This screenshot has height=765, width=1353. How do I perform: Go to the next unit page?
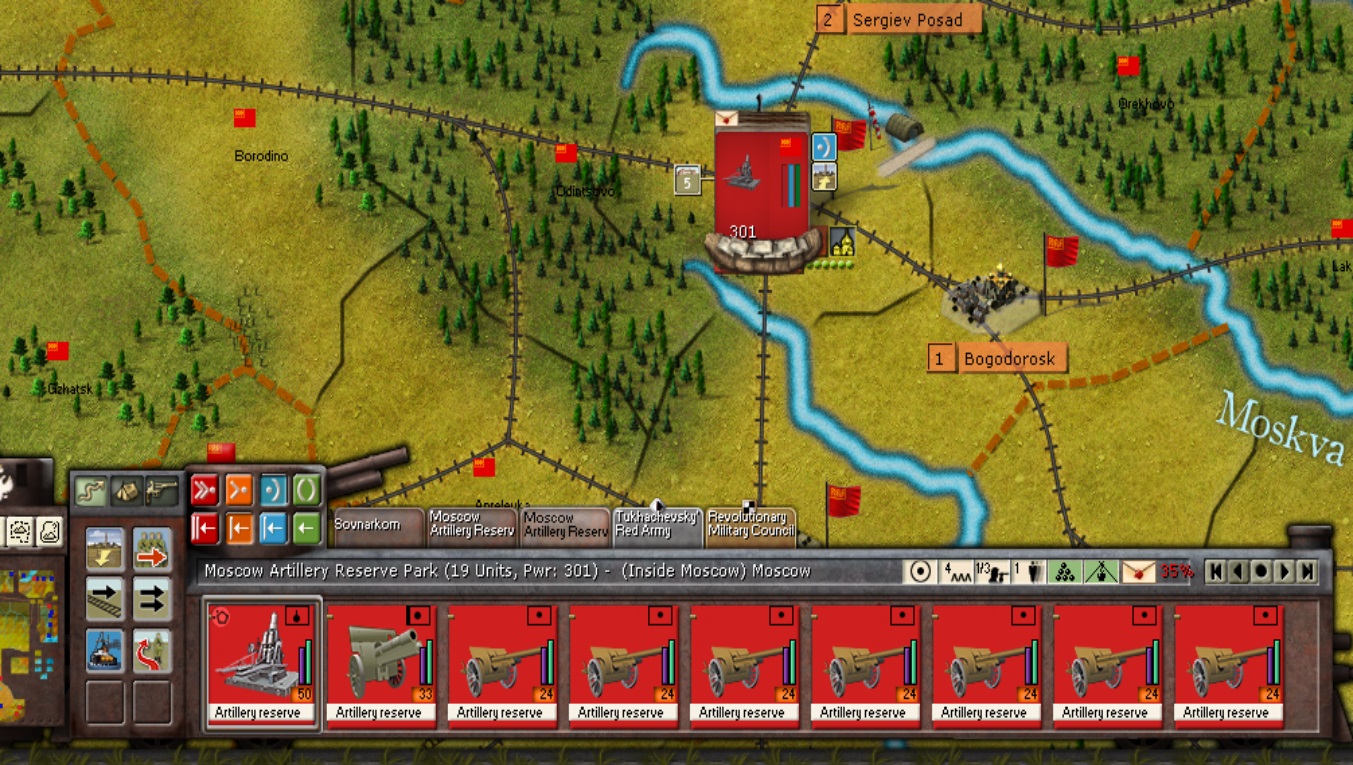pyautogui.click(x=1283, y=572)
